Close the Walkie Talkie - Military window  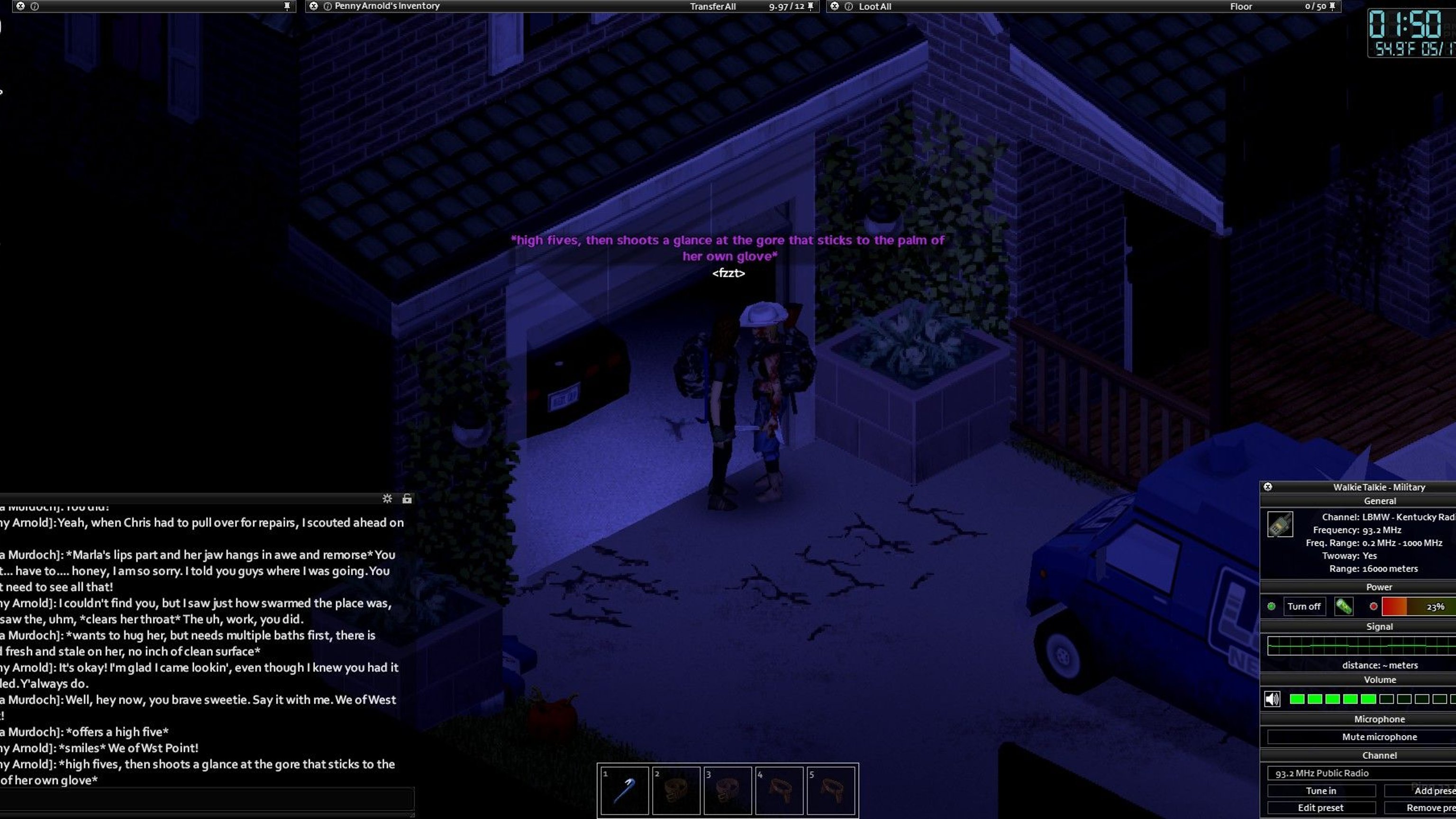click(x=1268, y=487)
